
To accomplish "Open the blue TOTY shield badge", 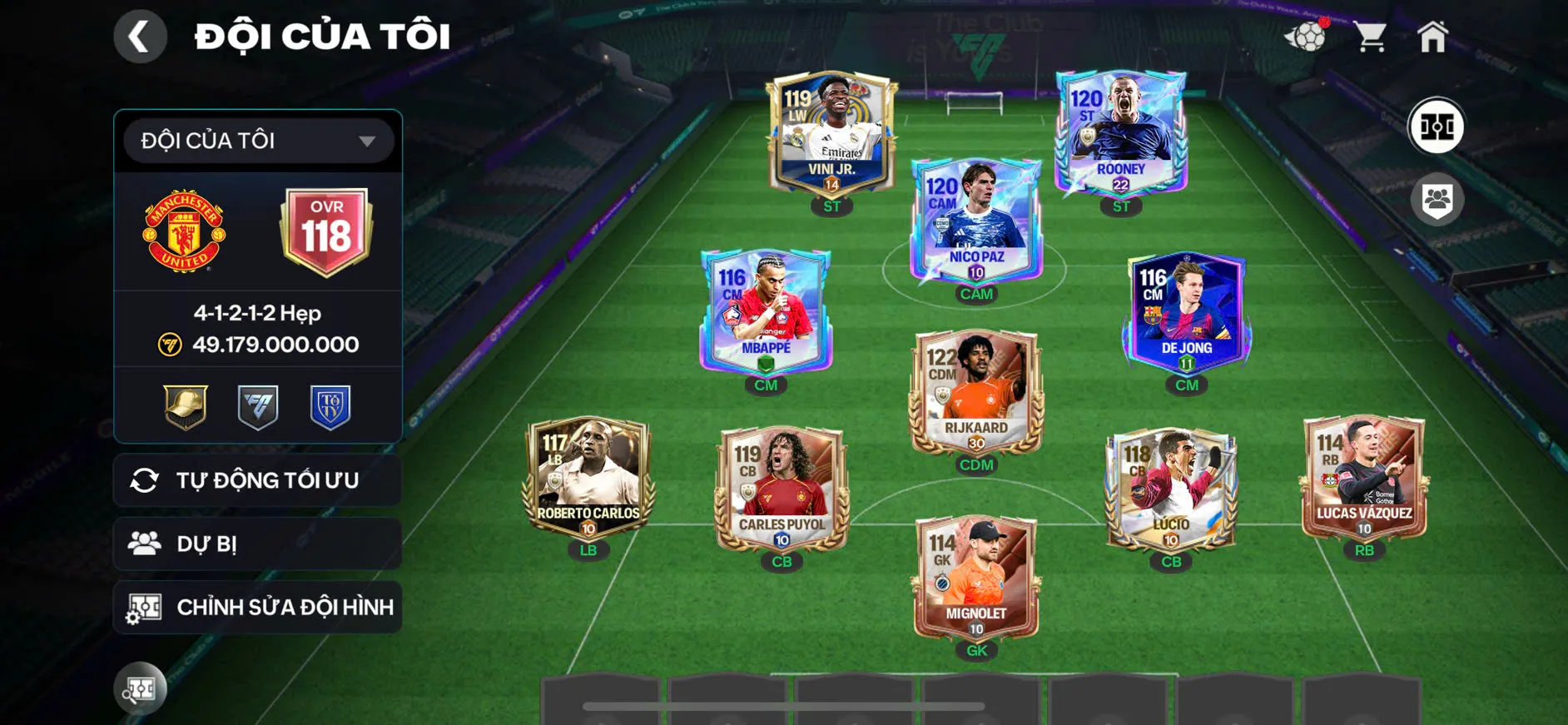I will click(x=330, y=406).
